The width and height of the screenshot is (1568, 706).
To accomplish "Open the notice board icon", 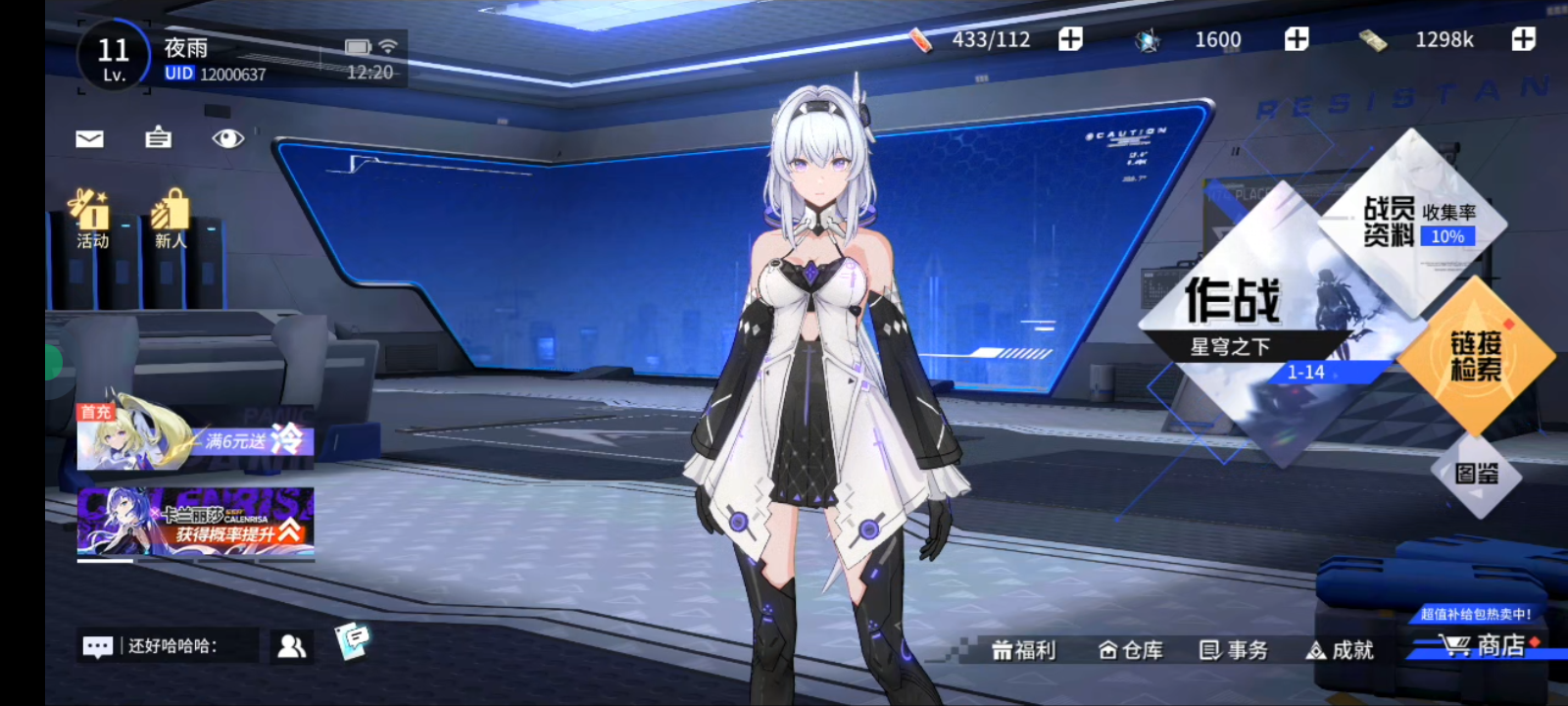I will click(x=158, y=138).
